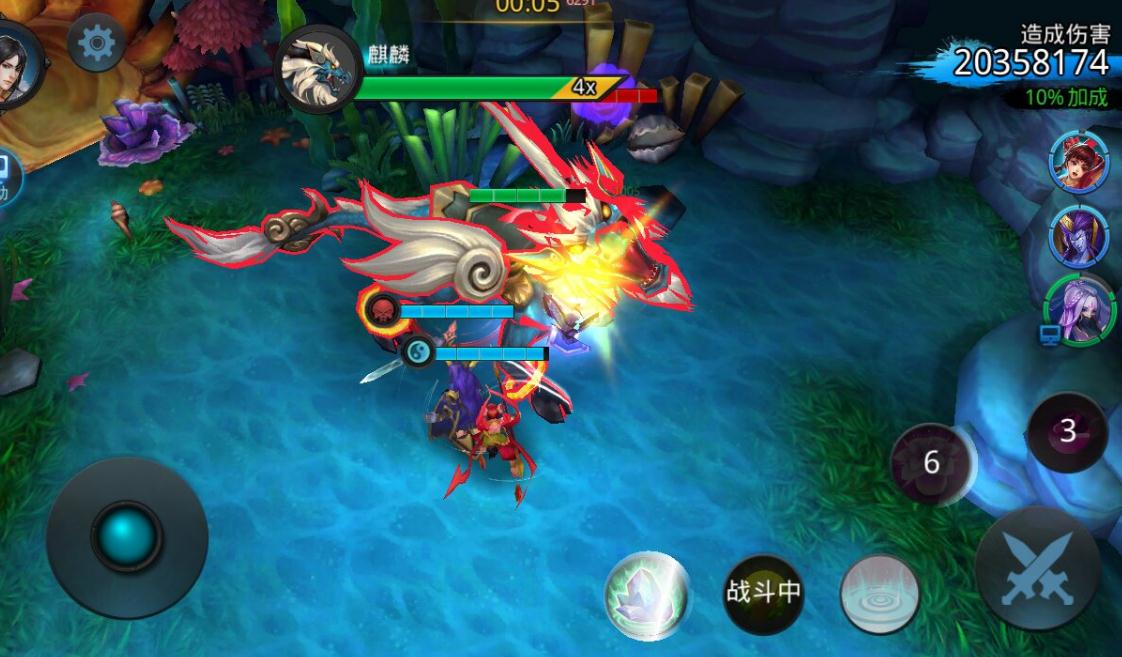Open the gear settings menu

(x=96, y=43)
